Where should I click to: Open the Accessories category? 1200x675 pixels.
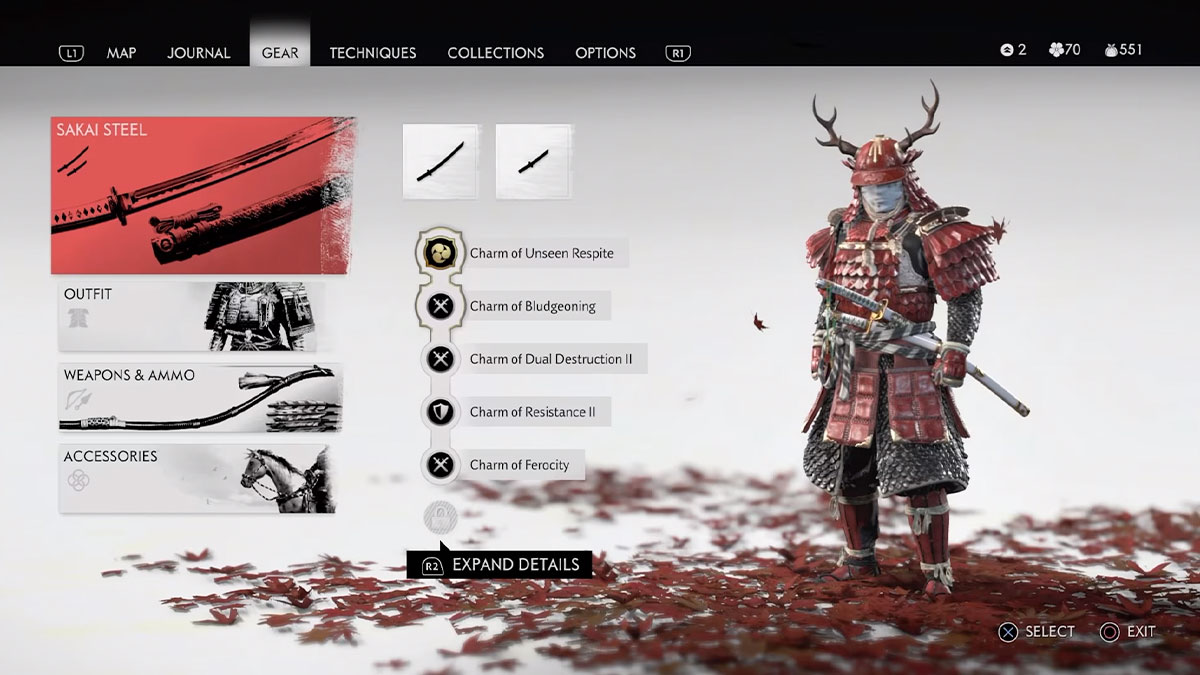click(x=198, y=478)
